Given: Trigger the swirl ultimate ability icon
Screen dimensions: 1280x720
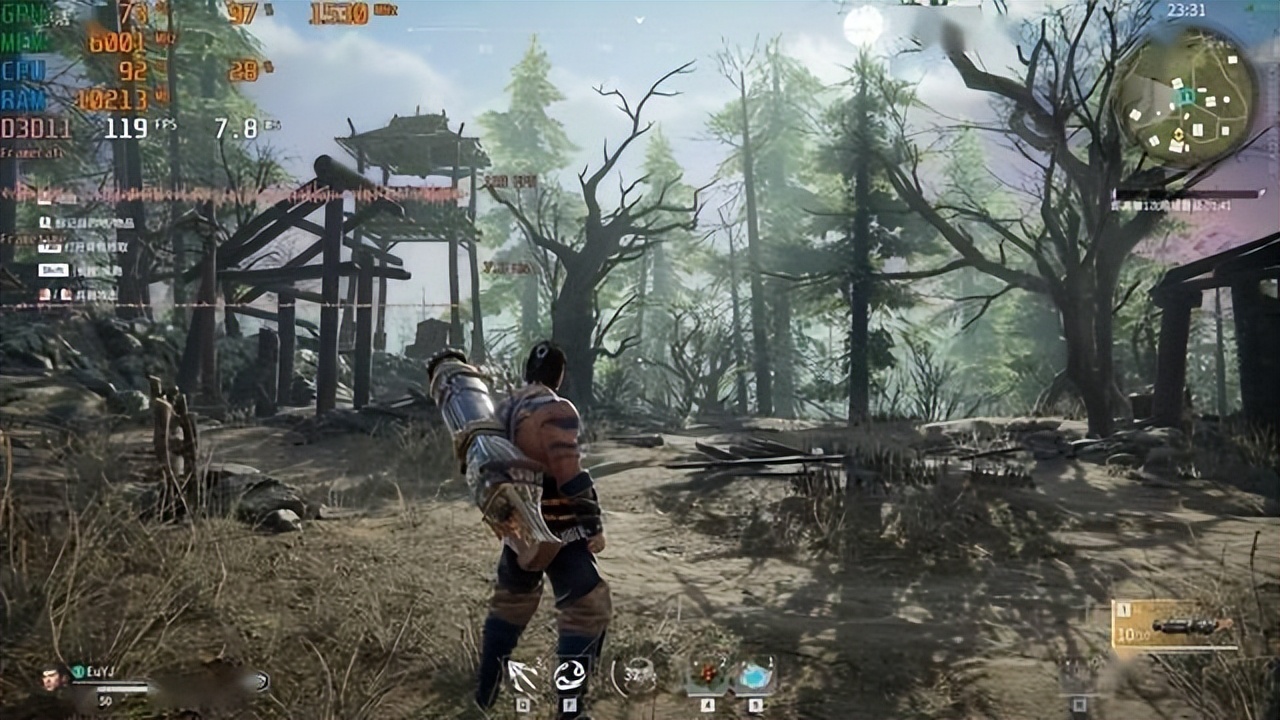Looking at the screenshot, I should tap(571, 676).
